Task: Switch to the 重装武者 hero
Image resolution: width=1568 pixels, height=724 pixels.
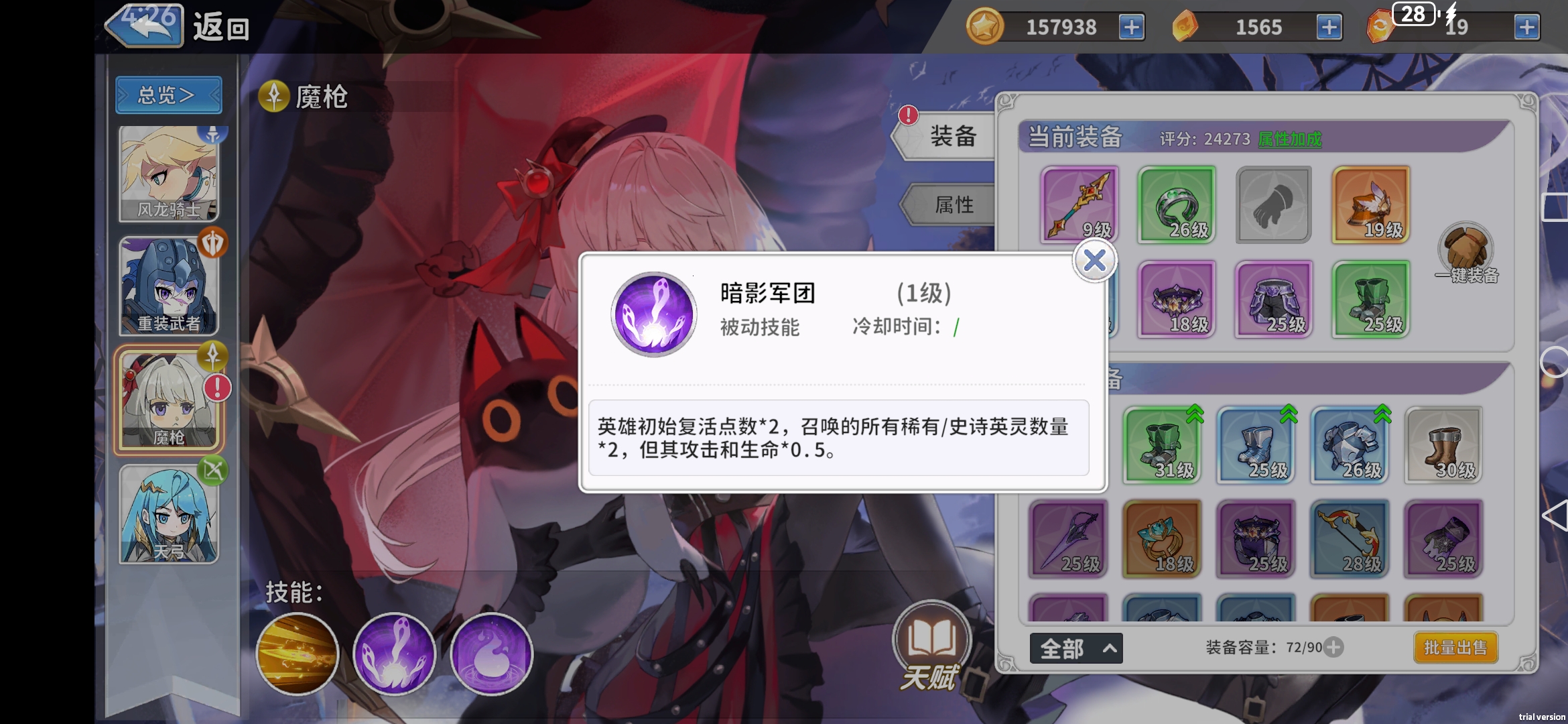Action: (x=168, y=286)
